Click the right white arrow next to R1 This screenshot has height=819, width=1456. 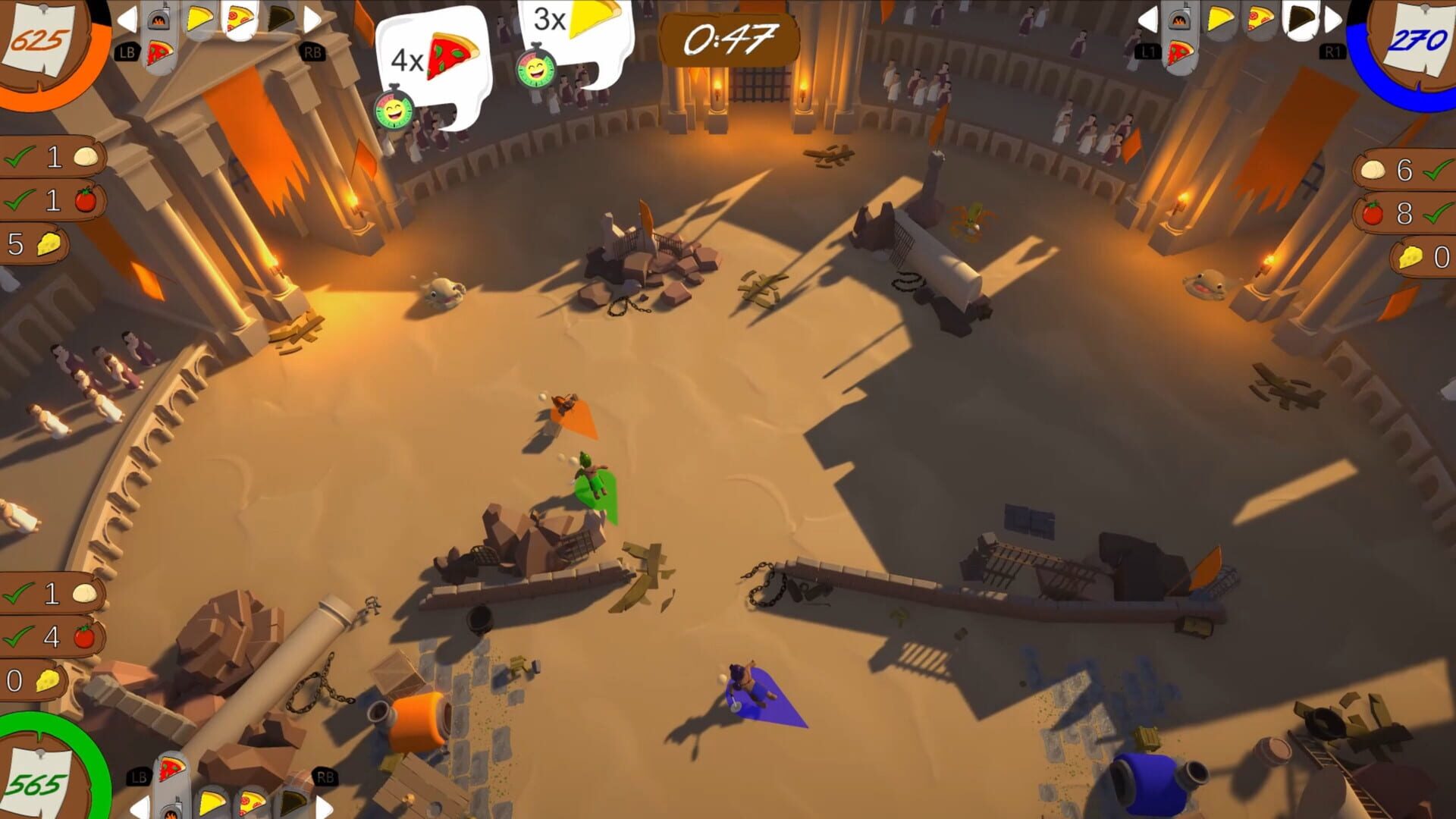point(1333,19)
